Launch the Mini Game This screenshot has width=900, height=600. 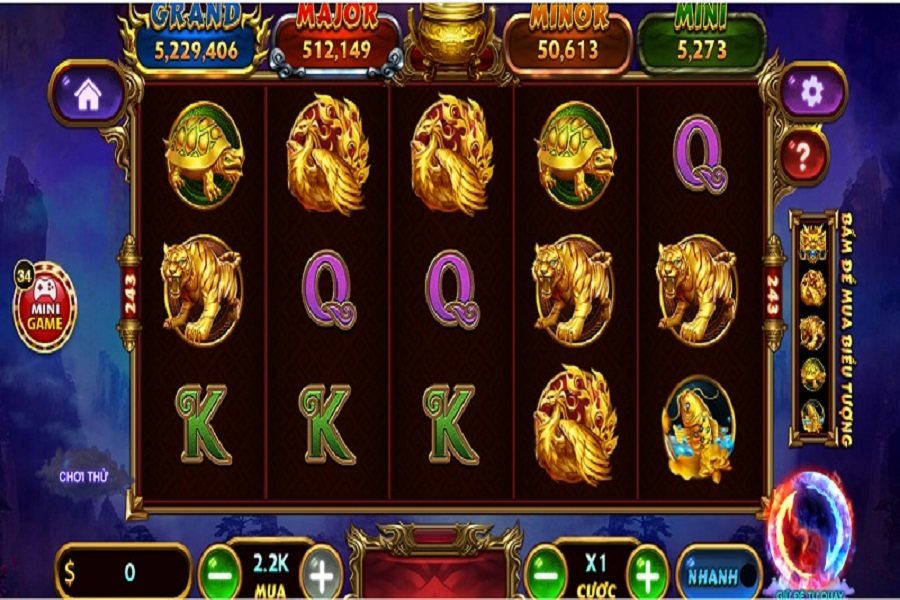pos(44,307)
